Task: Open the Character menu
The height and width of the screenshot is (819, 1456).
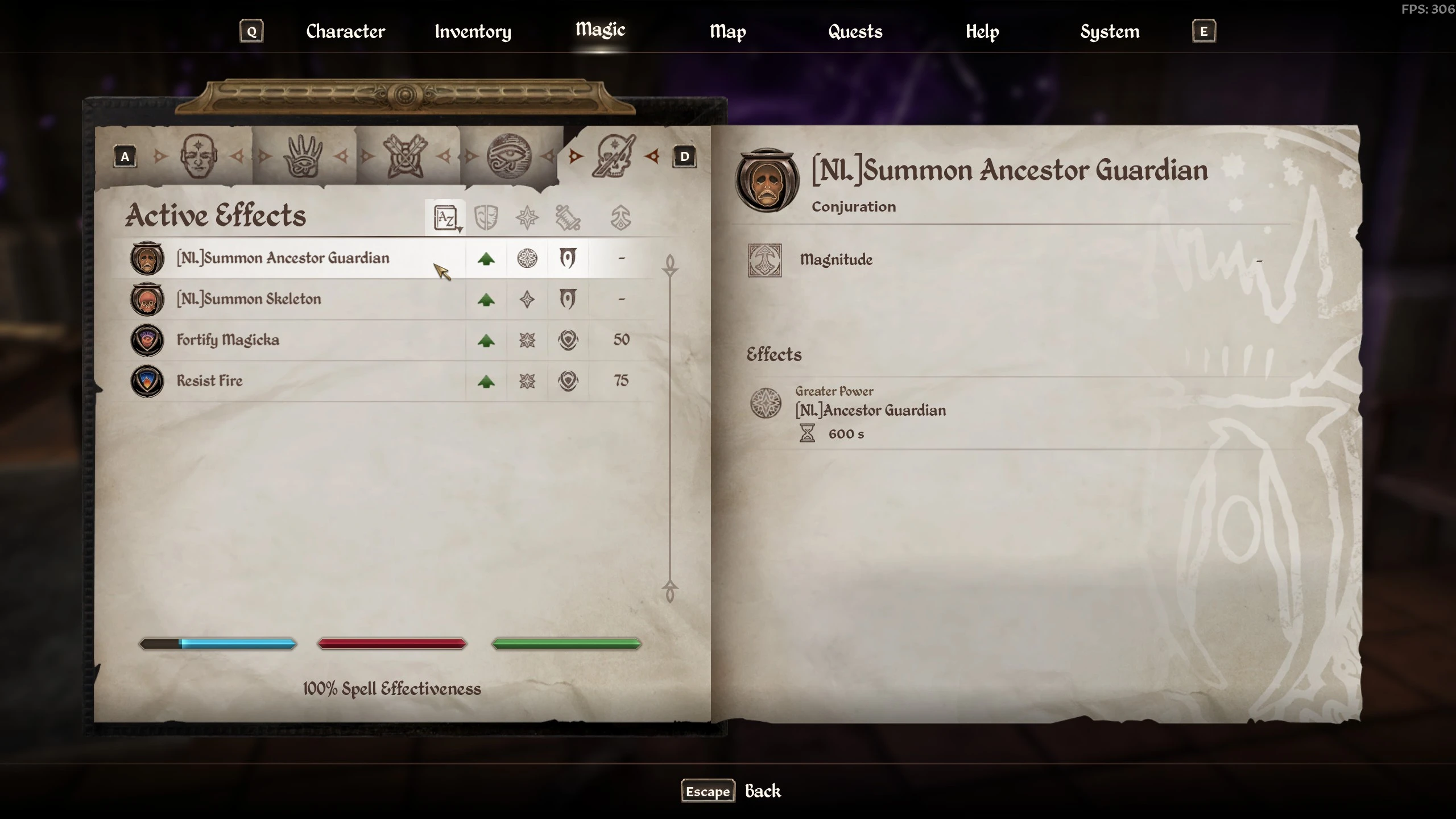Action: click(x=345, y=31)
